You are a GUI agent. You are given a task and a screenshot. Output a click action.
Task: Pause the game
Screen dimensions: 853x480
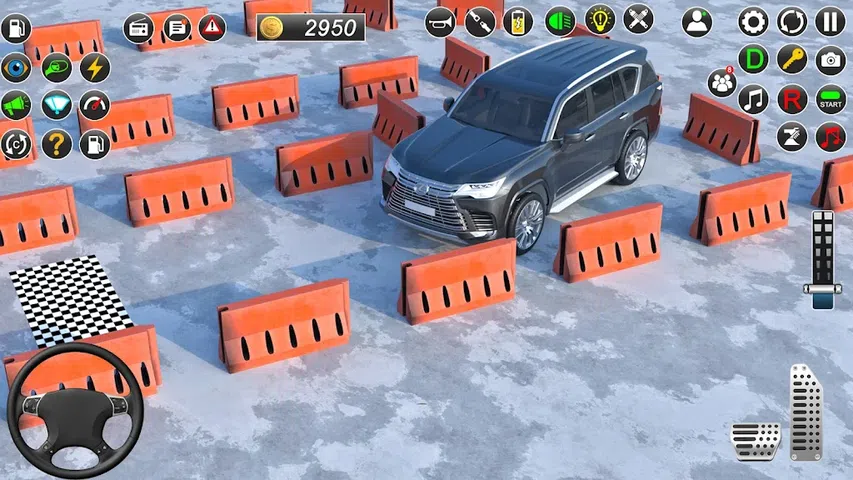[830, 21]
